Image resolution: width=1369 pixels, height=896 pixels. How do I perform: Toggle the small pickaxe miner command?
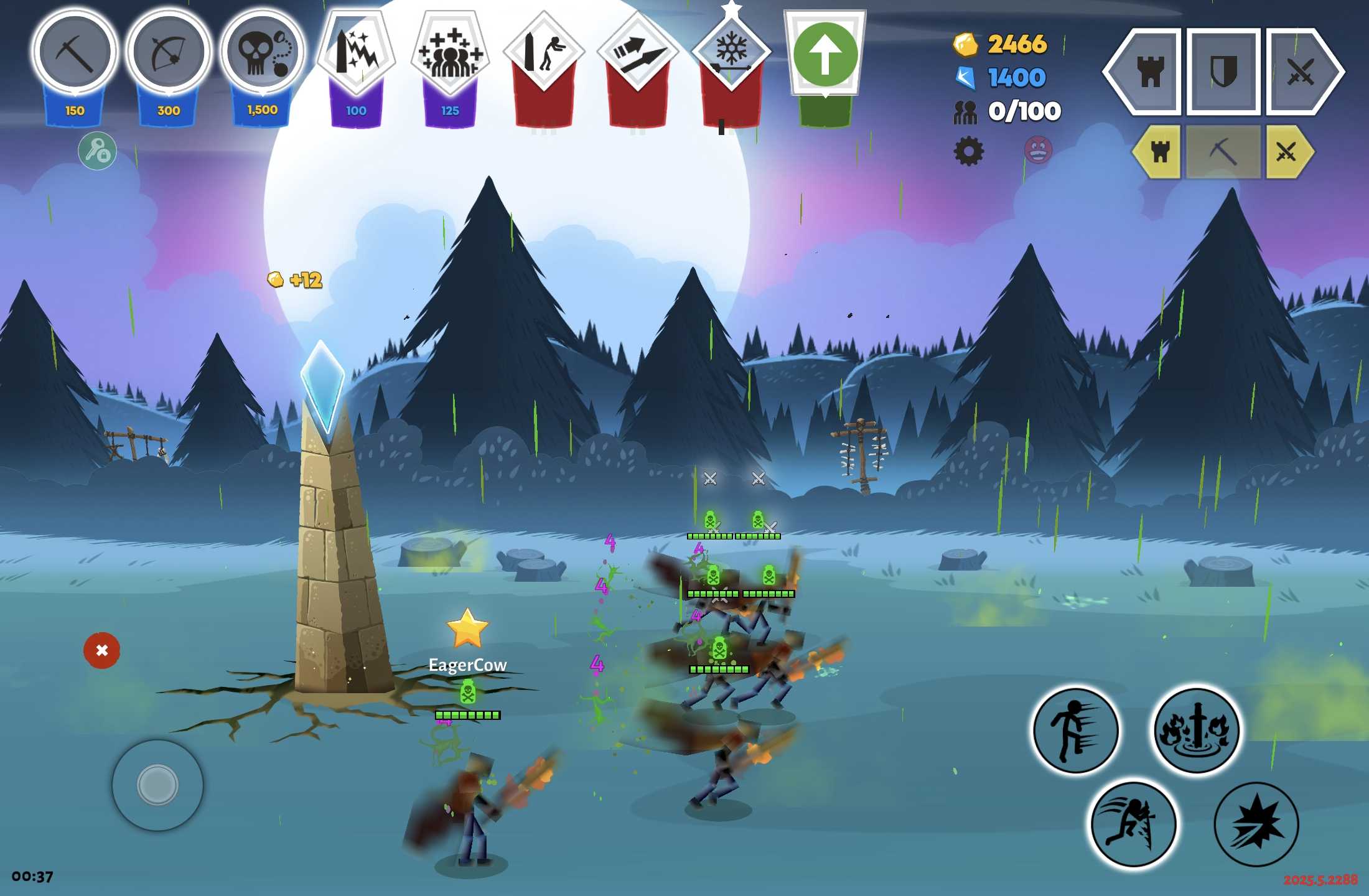click(x=1223, y=151)
